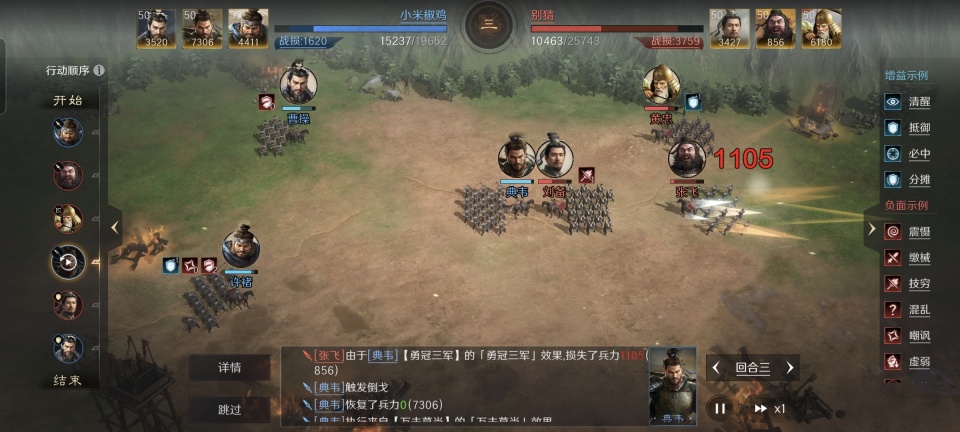
Task: Collapse the action order side panel
Action: [114, 227]
